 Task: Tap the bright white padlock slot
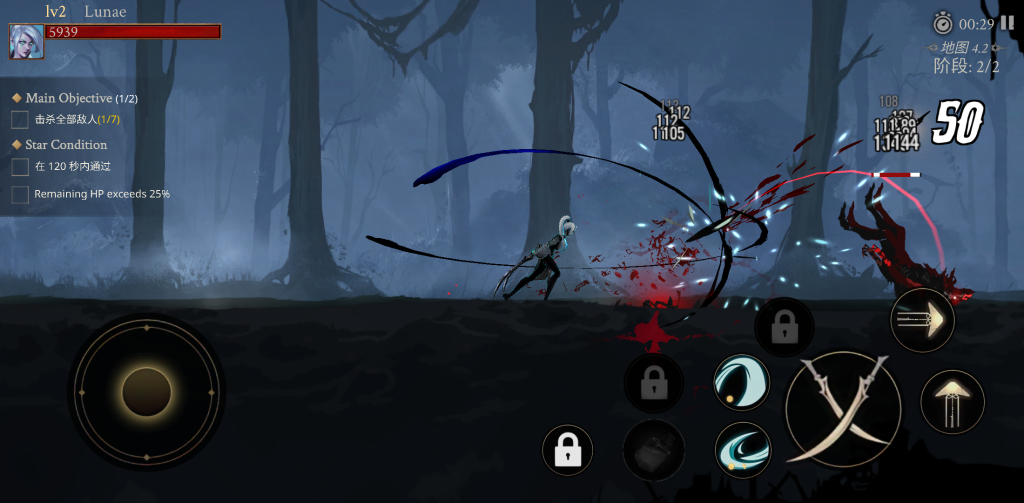pos(569,451)
